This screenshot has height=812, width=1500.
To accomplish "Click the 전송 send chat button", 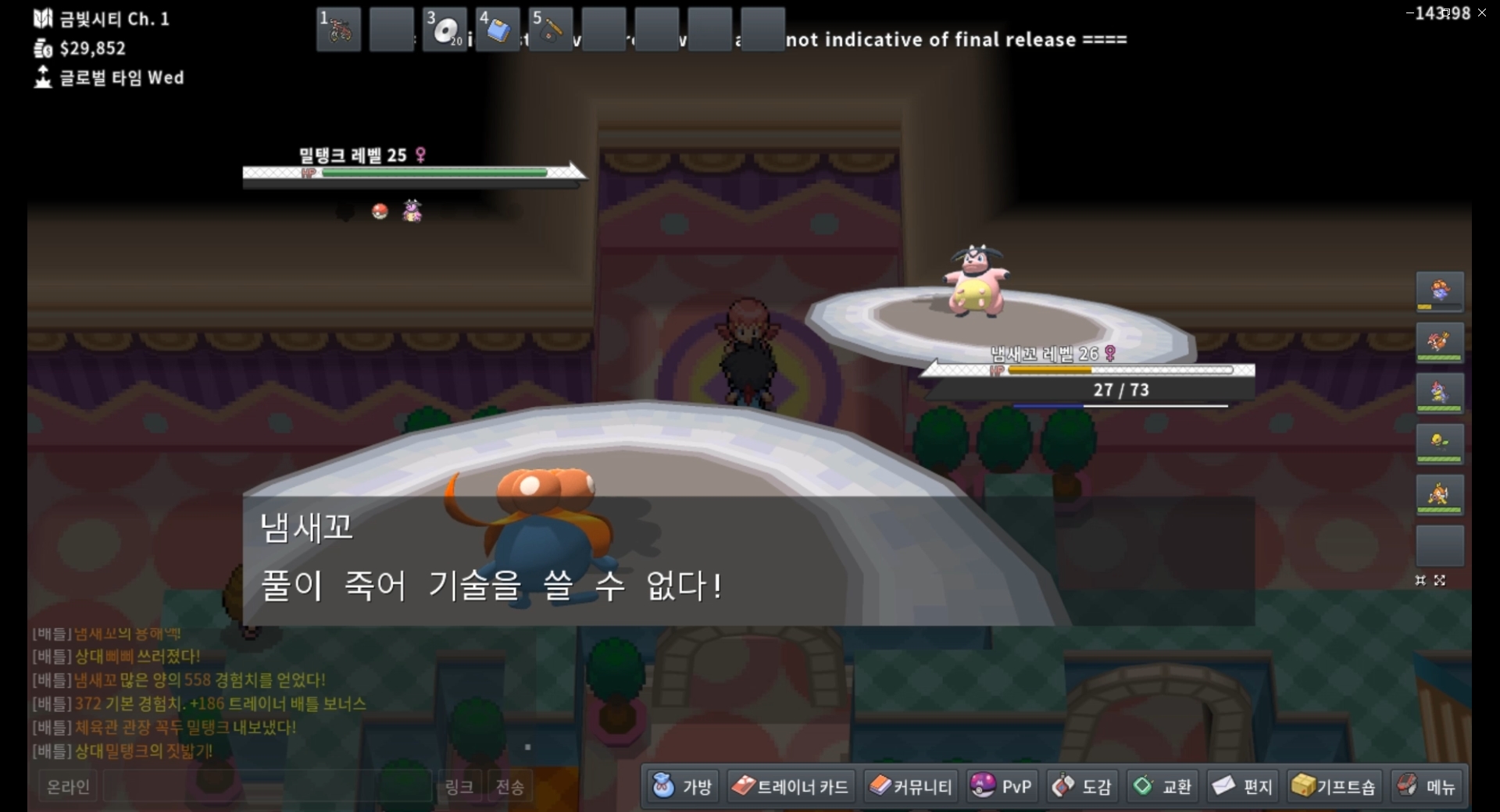I will [509, 787].
